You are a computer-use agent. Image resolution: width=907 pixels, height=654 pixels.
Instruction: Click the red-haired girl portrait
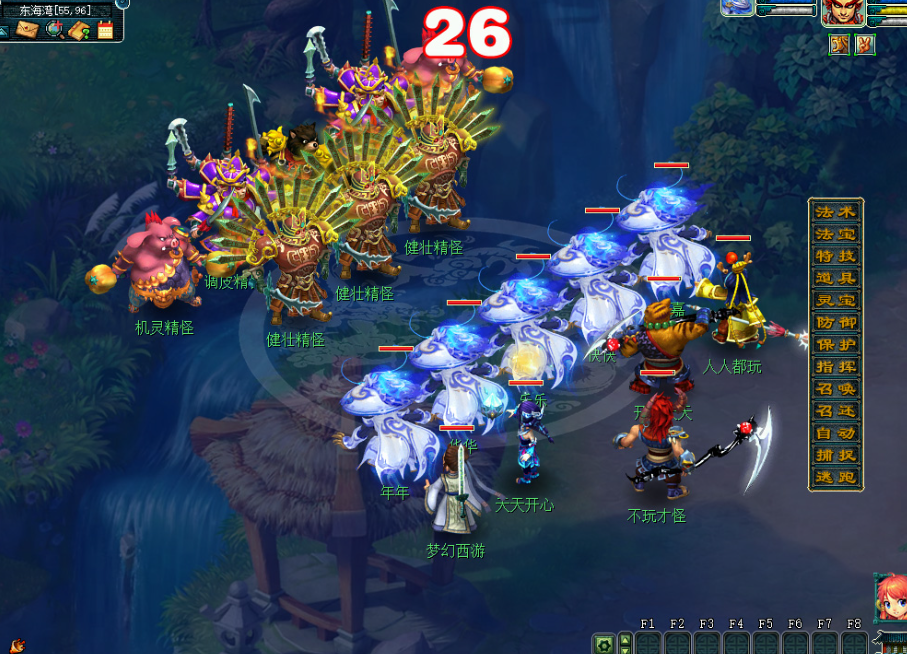[x=890, y=598]
